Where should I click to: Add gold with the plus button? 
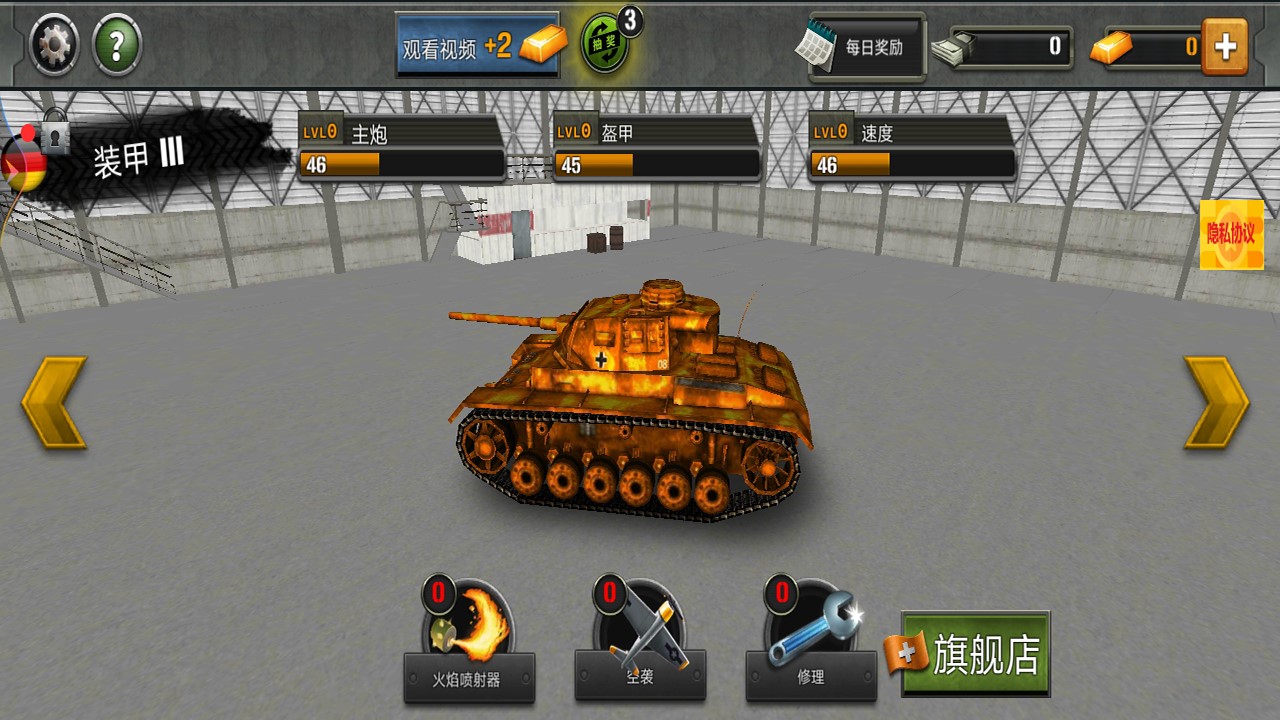pos(1225,46)
